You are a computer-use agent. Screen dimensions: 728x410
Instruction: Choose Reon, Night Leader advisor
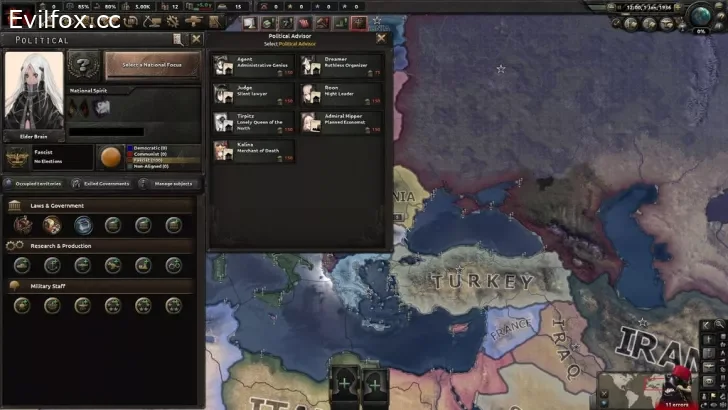click(342, 94)
